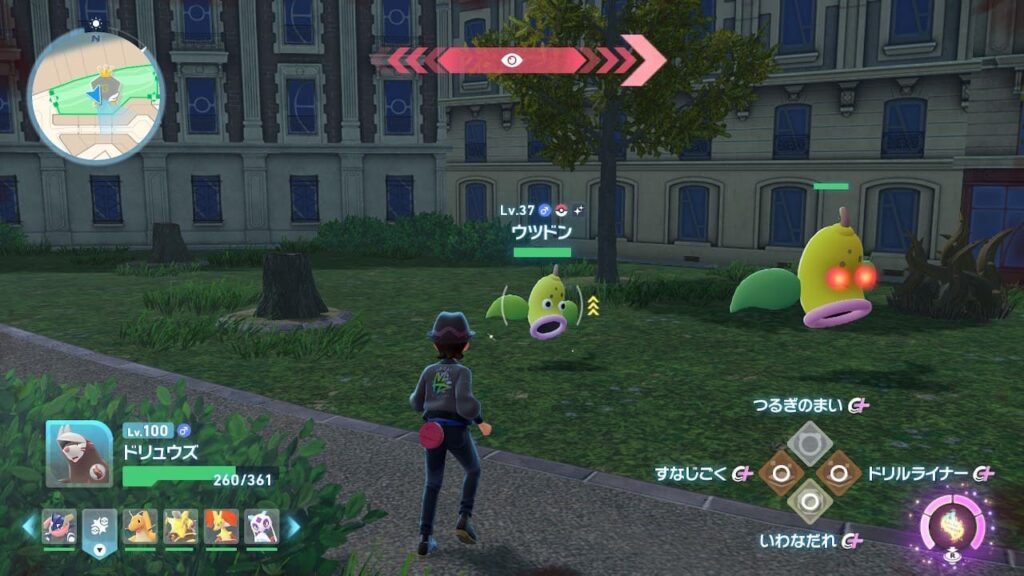Select the Poké Ball slot in party bar
Viewport: 1024px width, 576px height.
(x=100, y=526)
